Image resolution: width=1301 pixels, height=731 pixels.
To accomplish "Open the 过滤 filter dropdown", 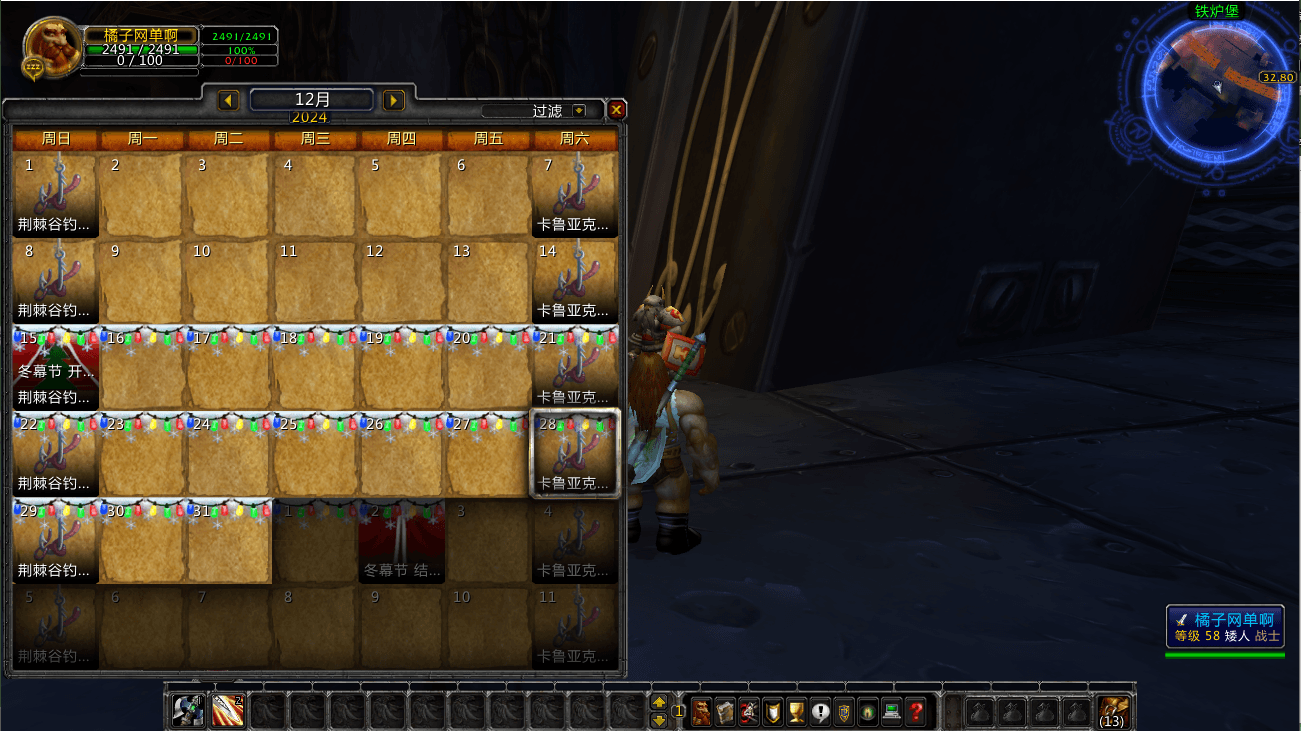I will tap(579, 111).
